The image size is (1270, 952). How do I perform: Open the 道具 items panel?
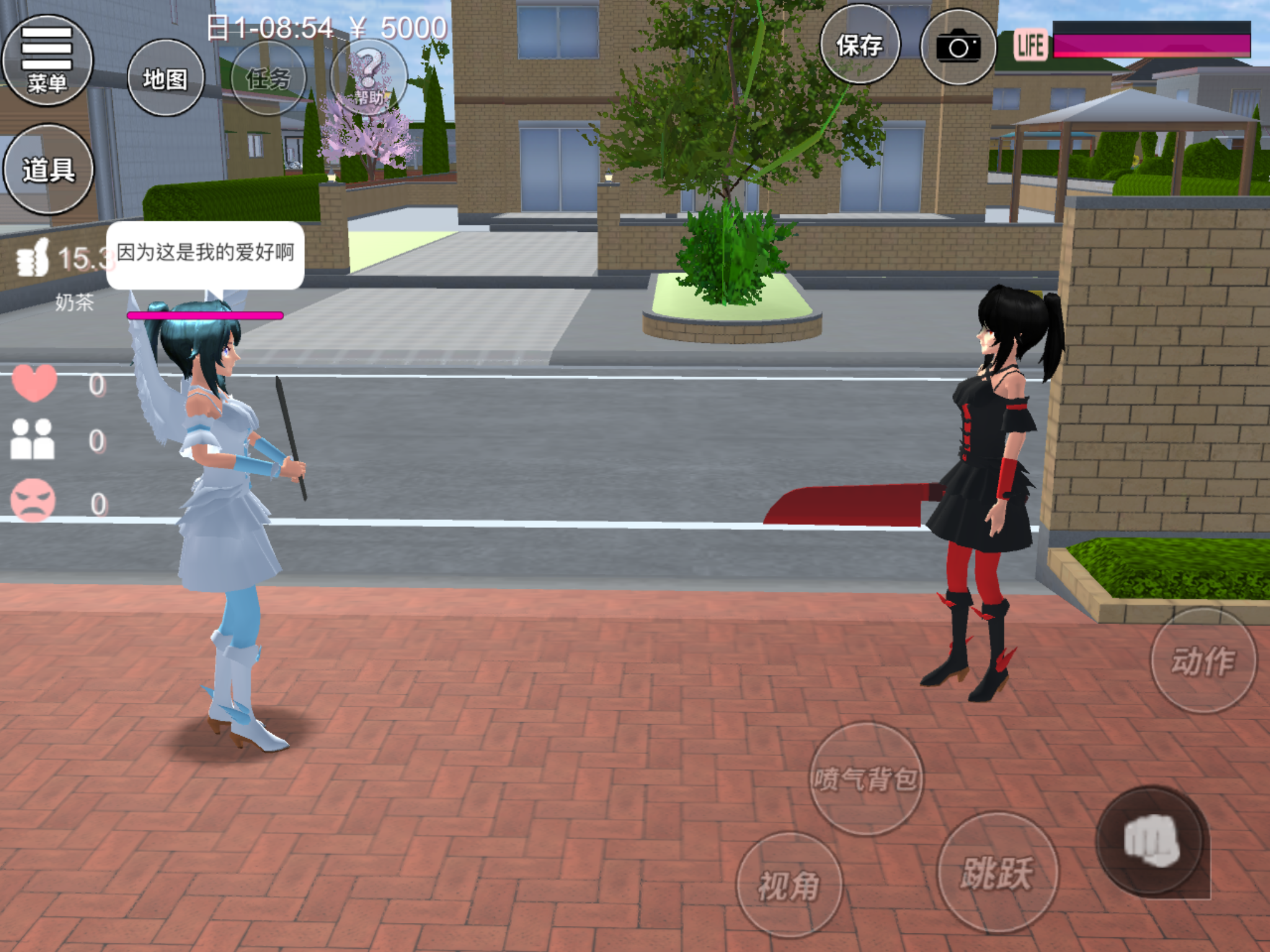point(48,169)
